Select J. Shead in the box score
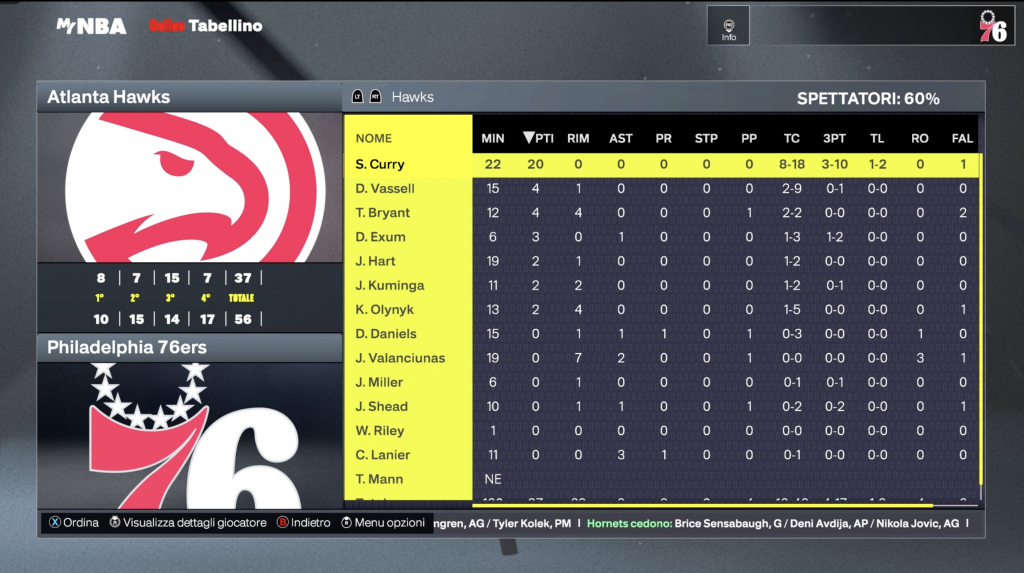 point(381,406)
